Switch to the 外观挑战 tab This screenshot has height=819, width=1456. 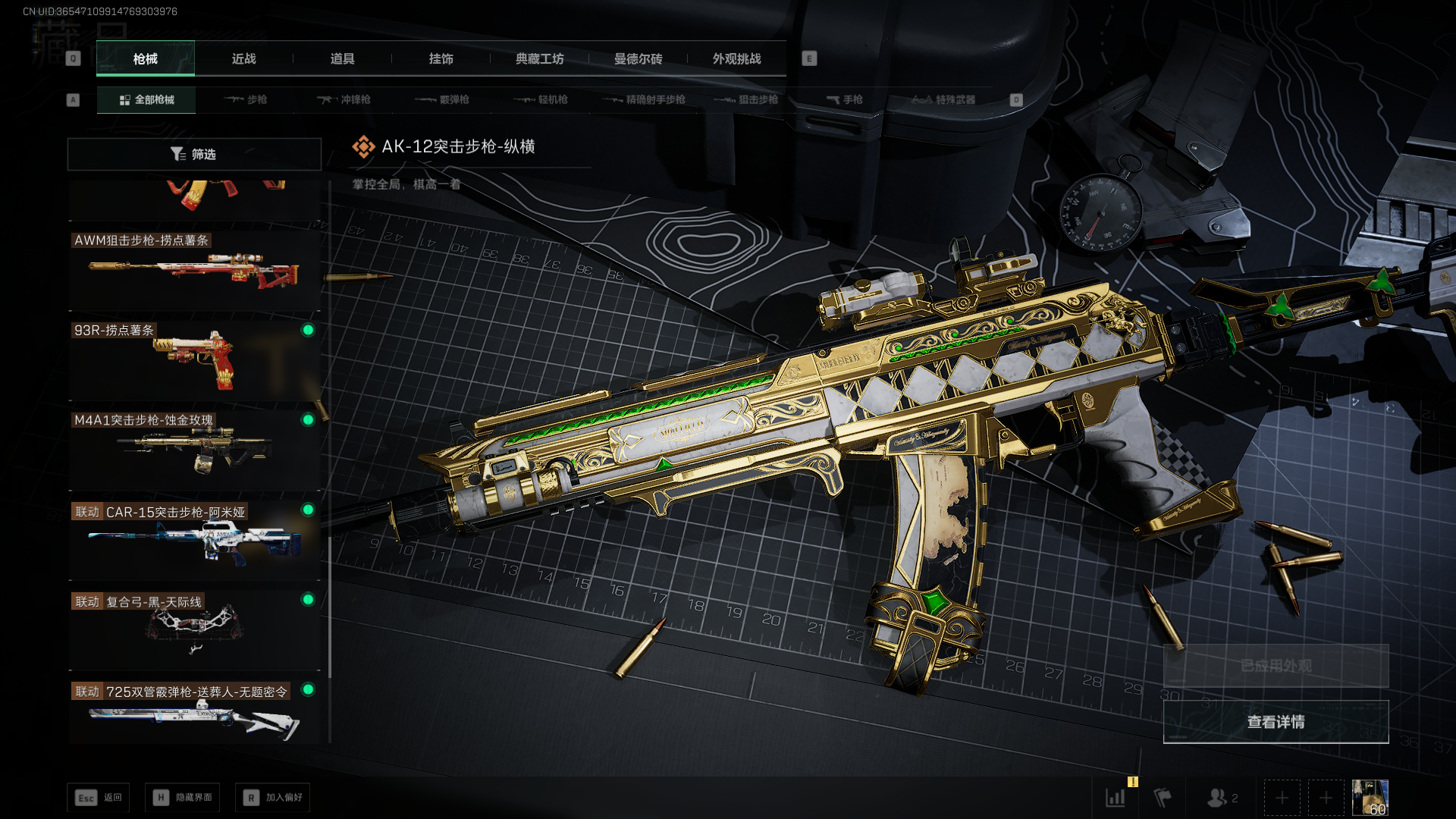[736, 58]
